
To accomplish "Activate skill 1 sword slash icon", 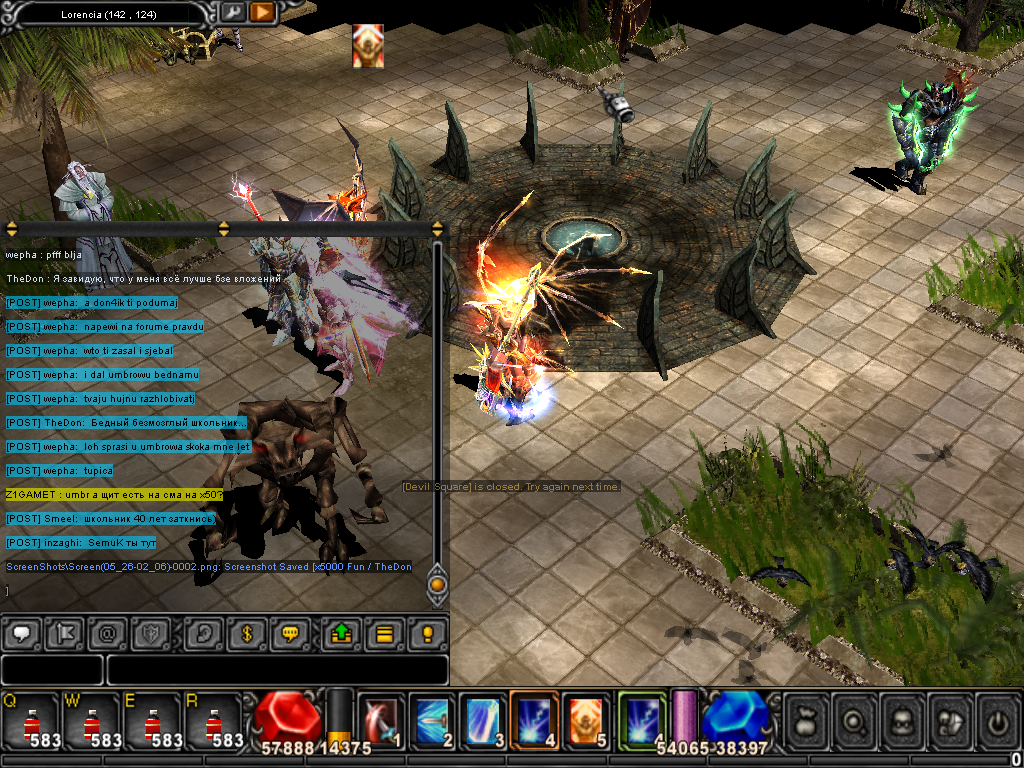I will point(380,719).
